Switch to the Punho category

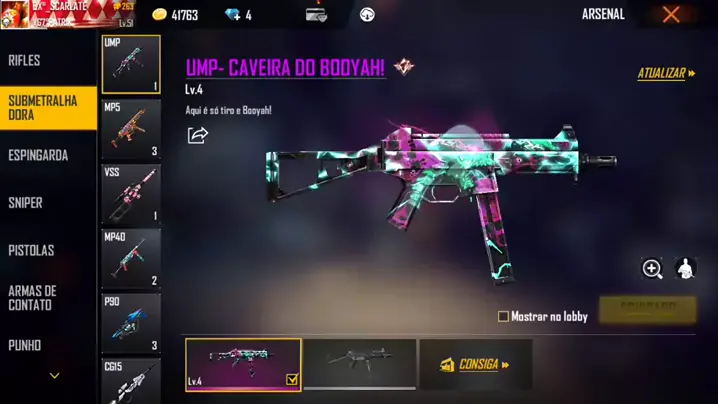[x=25, y=345]
